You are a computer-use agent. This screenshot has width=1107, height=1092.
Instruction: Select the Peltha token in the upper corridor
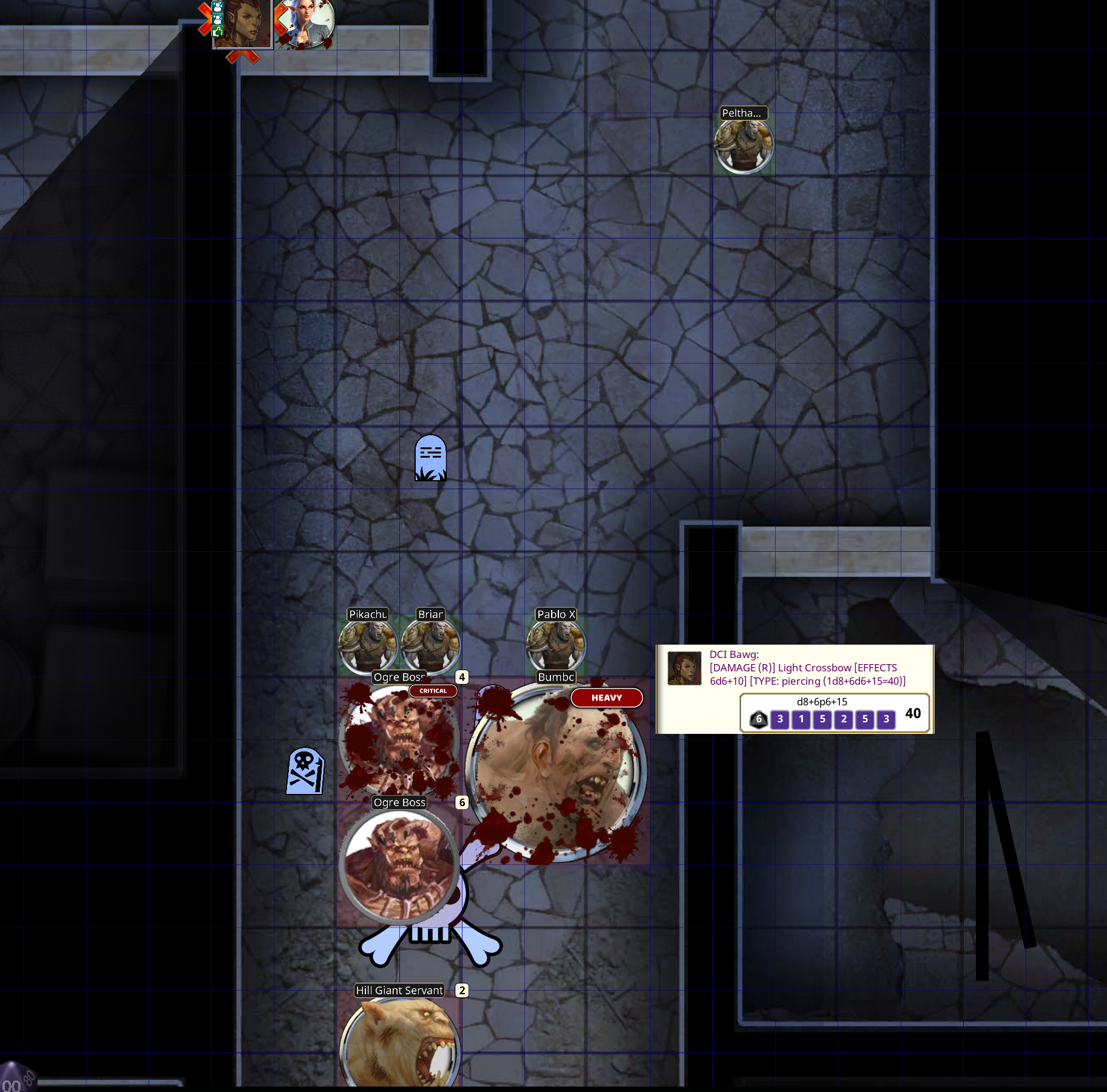tap(743, 144)
